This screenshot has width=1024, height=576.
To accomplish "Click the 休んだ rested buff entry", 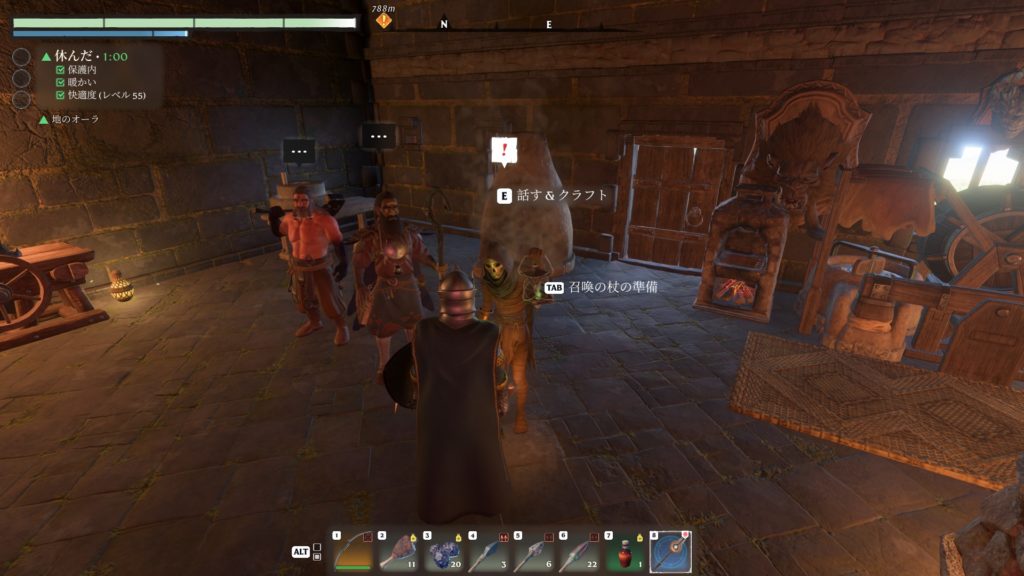I will [x=85, y=57].
